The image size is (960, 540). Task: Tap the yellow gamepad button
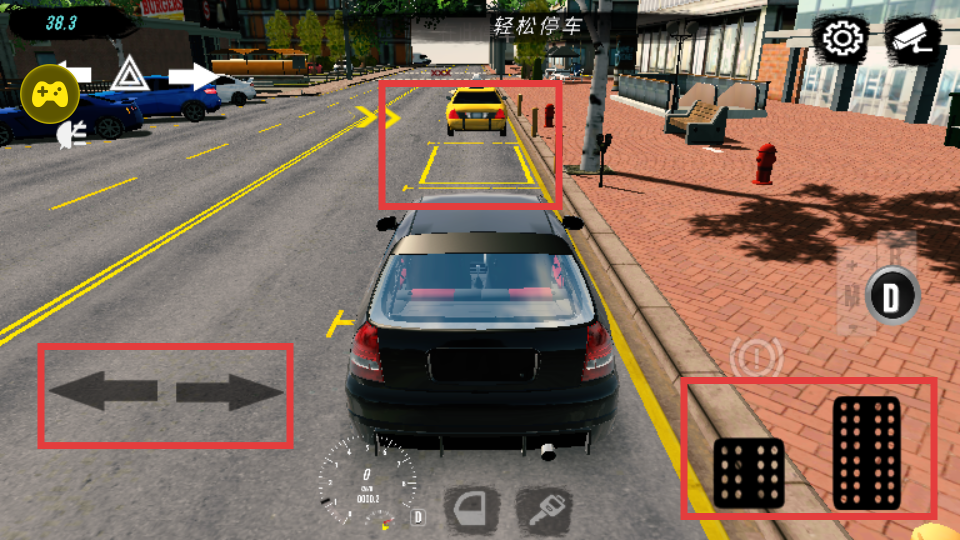[x=50, y=95]
